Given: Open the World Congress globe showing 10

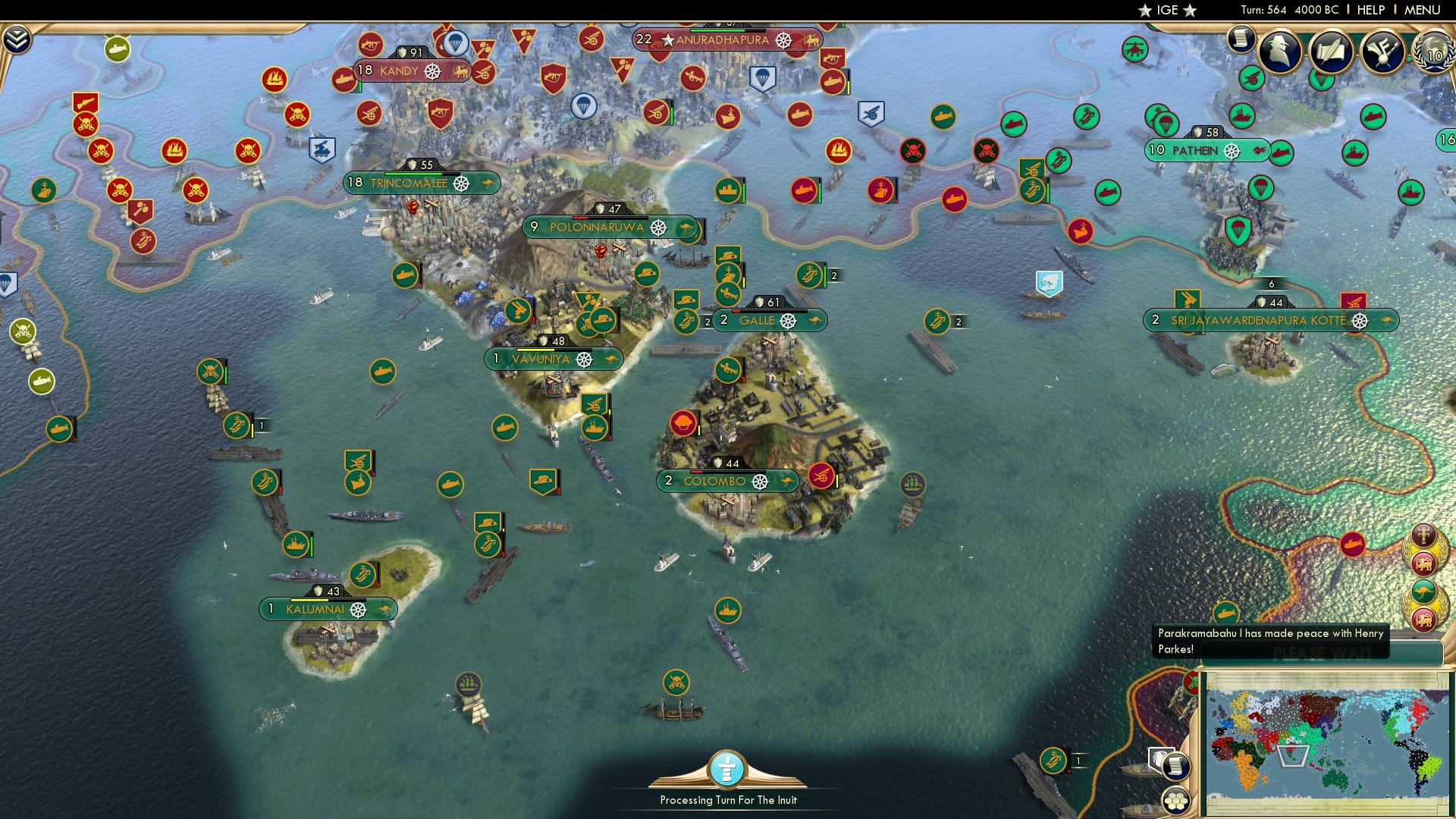Looking at the screenshot, I should (x=1430, y=55).
